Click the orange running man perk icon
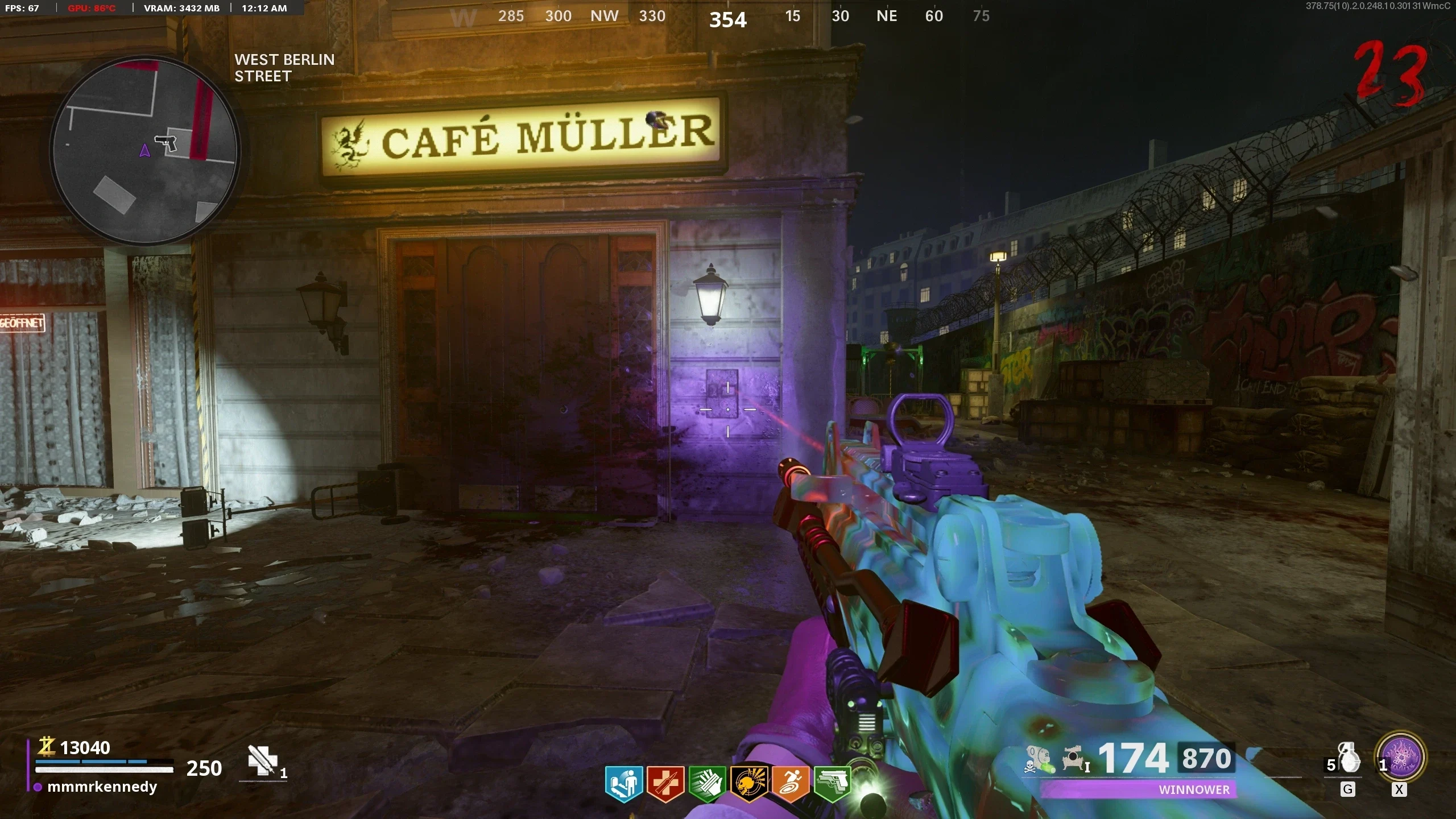 pyautogui.click(x=791, y=784)
